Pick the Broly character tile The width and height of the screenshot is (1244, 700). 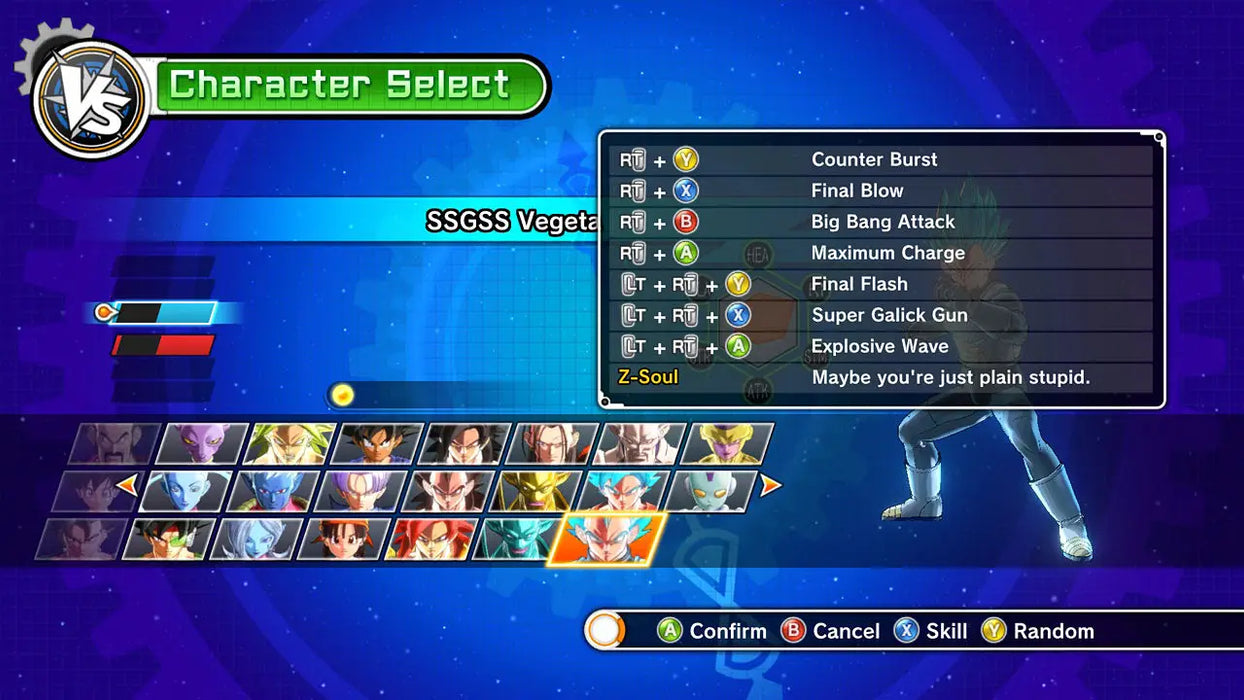click(x=290, y=443)
